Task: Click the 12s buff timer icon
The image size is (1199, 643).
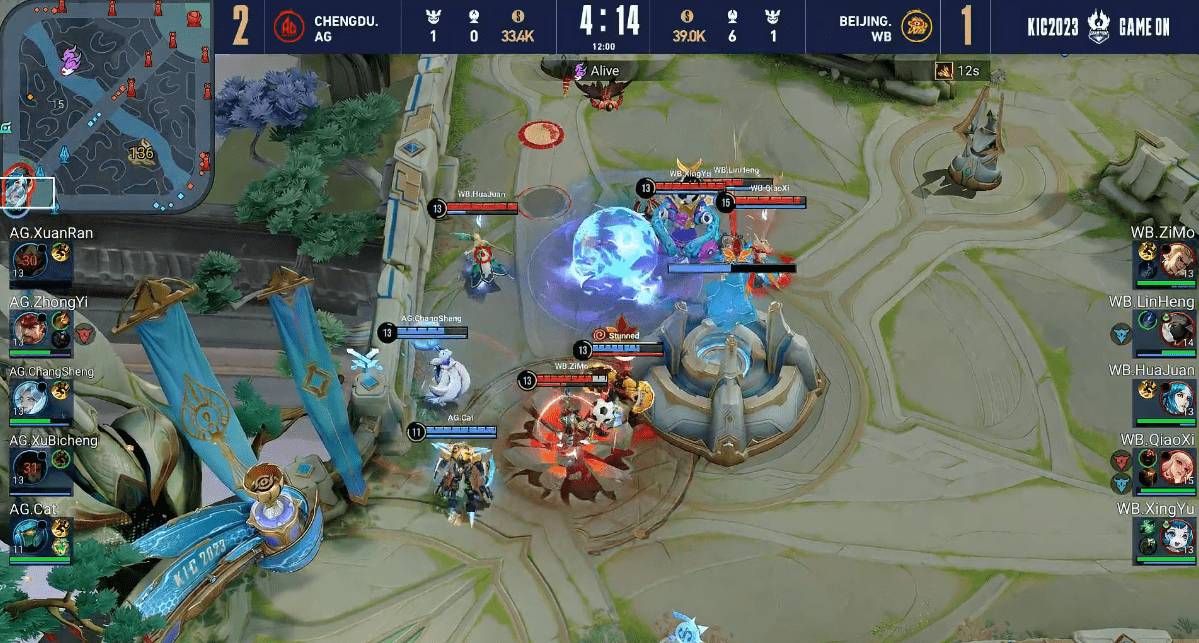Action: click(x=942, y=70)
